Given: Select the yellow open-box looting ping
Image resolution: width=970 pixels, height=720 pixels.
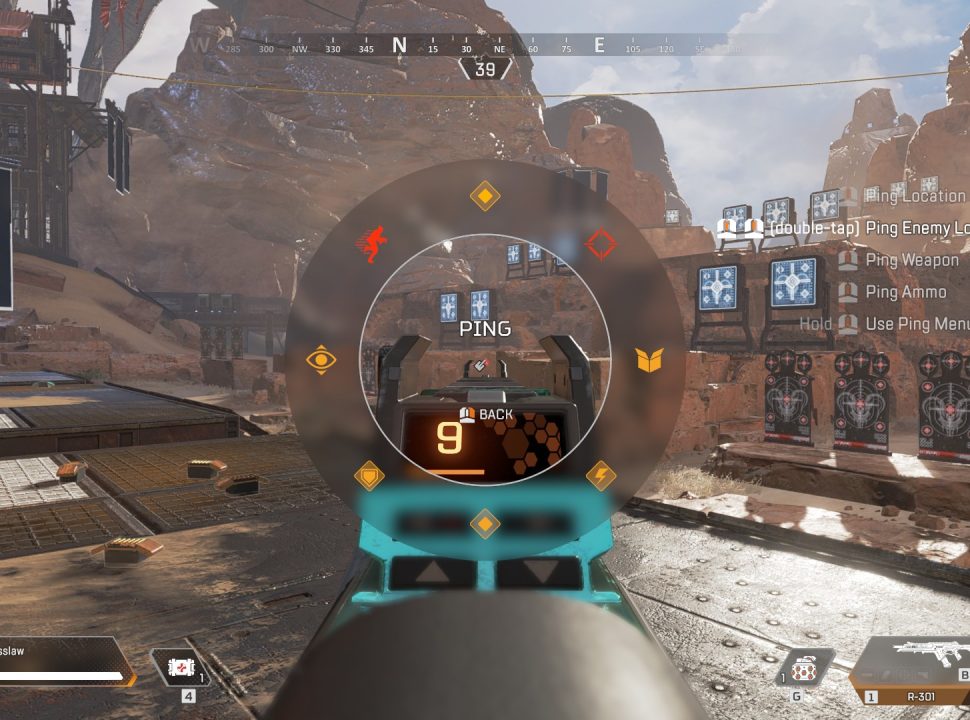Looking at the screenshot, I should [650, 360].
